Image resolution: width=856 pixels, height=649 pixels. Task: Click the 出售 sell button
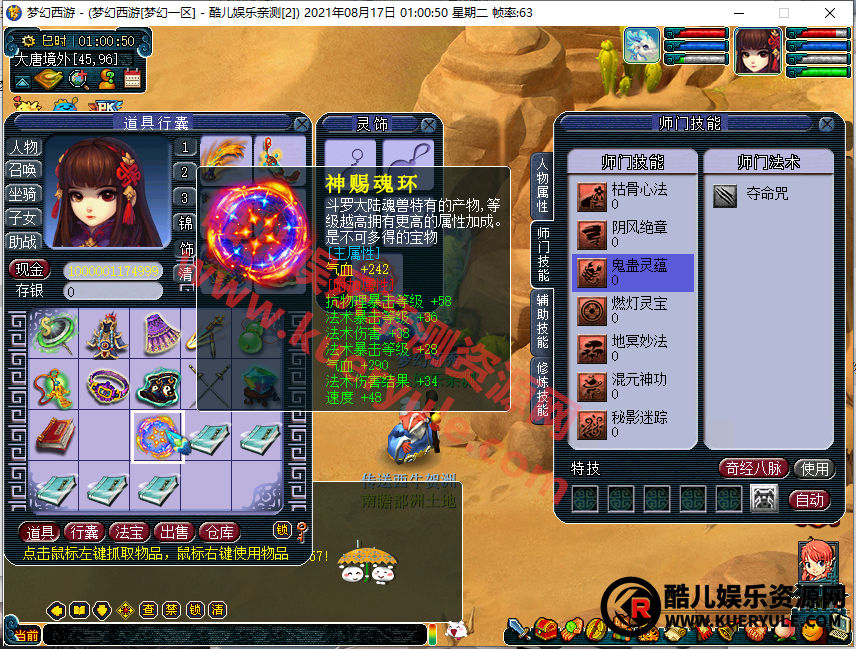(173, 532)
